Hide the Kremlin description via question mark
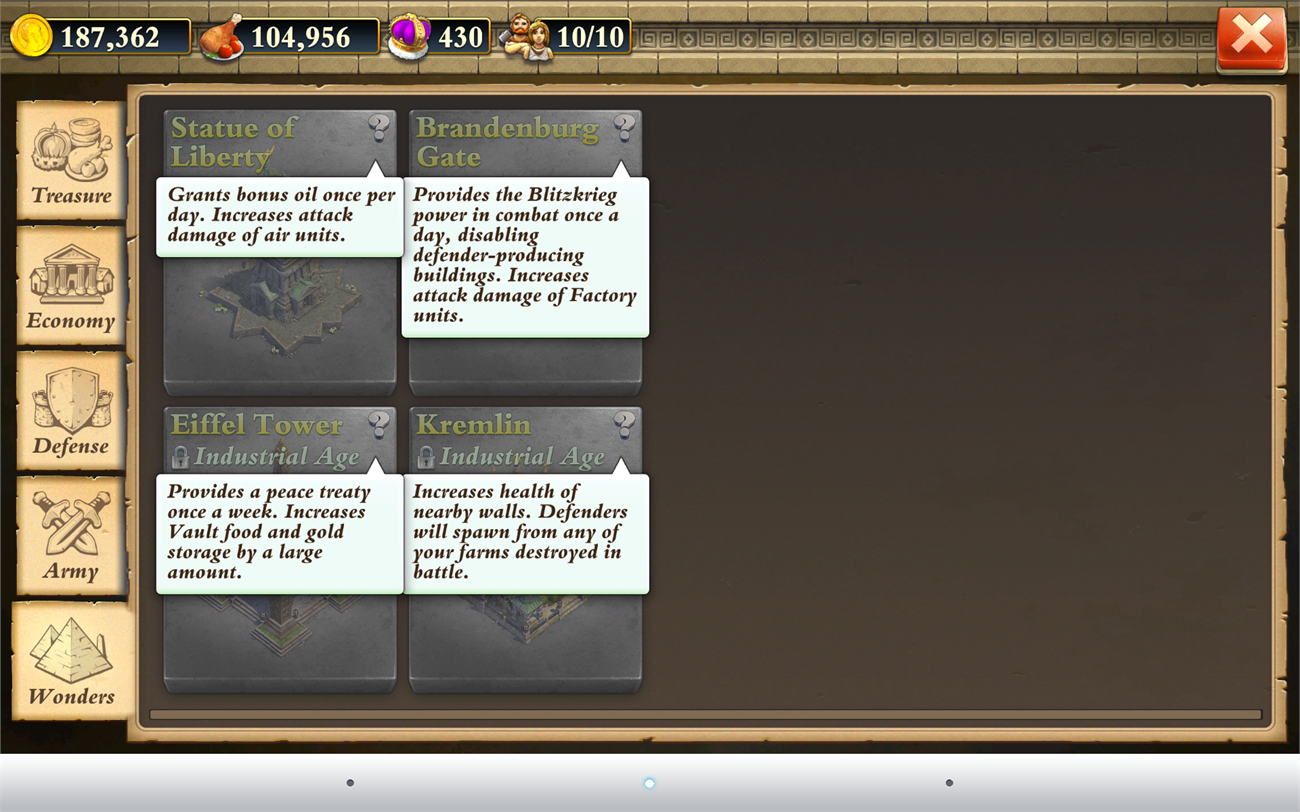This screenshot has width=1300, height=812. 624,424
